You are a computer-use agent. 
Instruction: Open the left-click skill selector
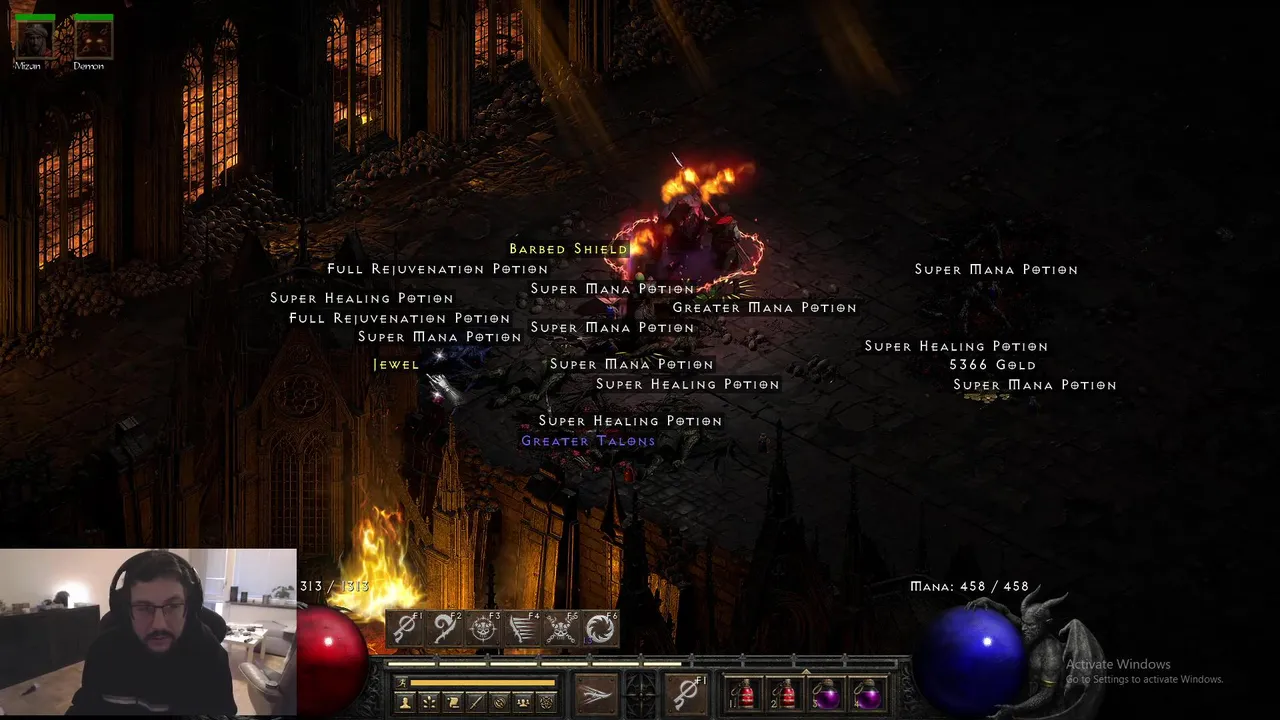[x=596, y=693]
